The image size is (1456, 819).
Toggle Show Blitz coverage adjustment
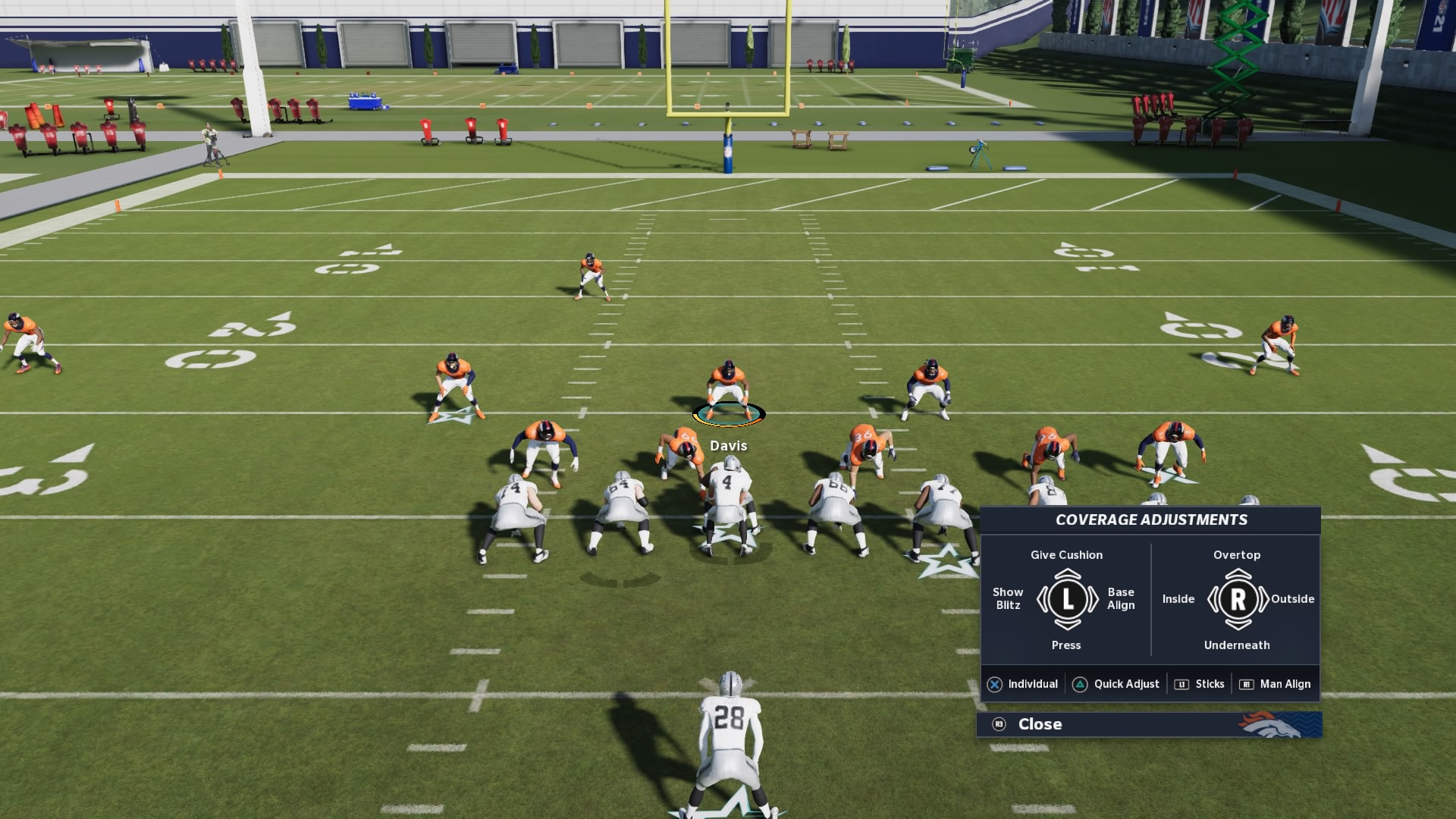[x=1009, y=598]
